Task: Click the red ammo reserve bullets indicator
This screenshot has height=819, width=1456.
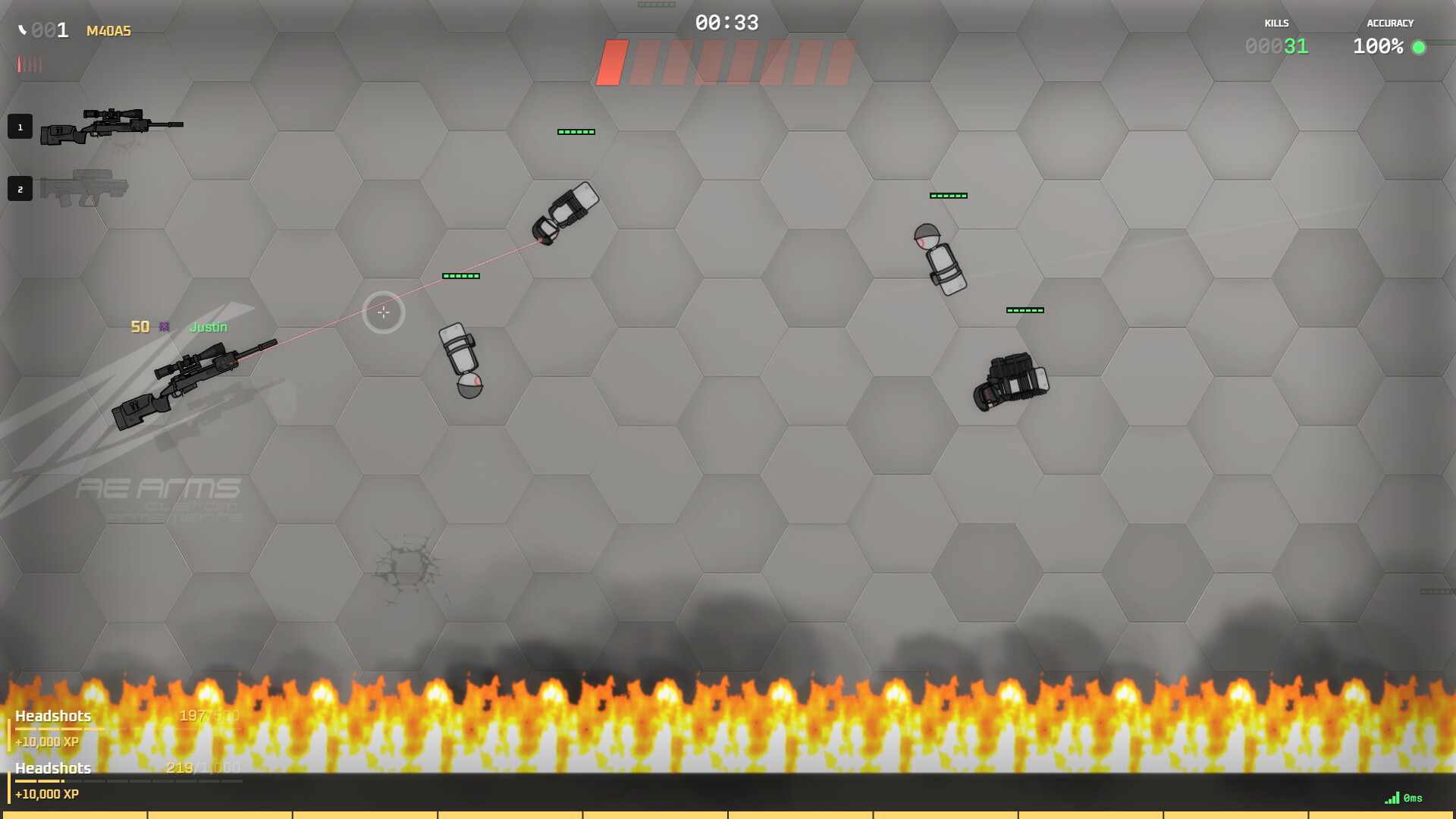Action: click(29, 64)
